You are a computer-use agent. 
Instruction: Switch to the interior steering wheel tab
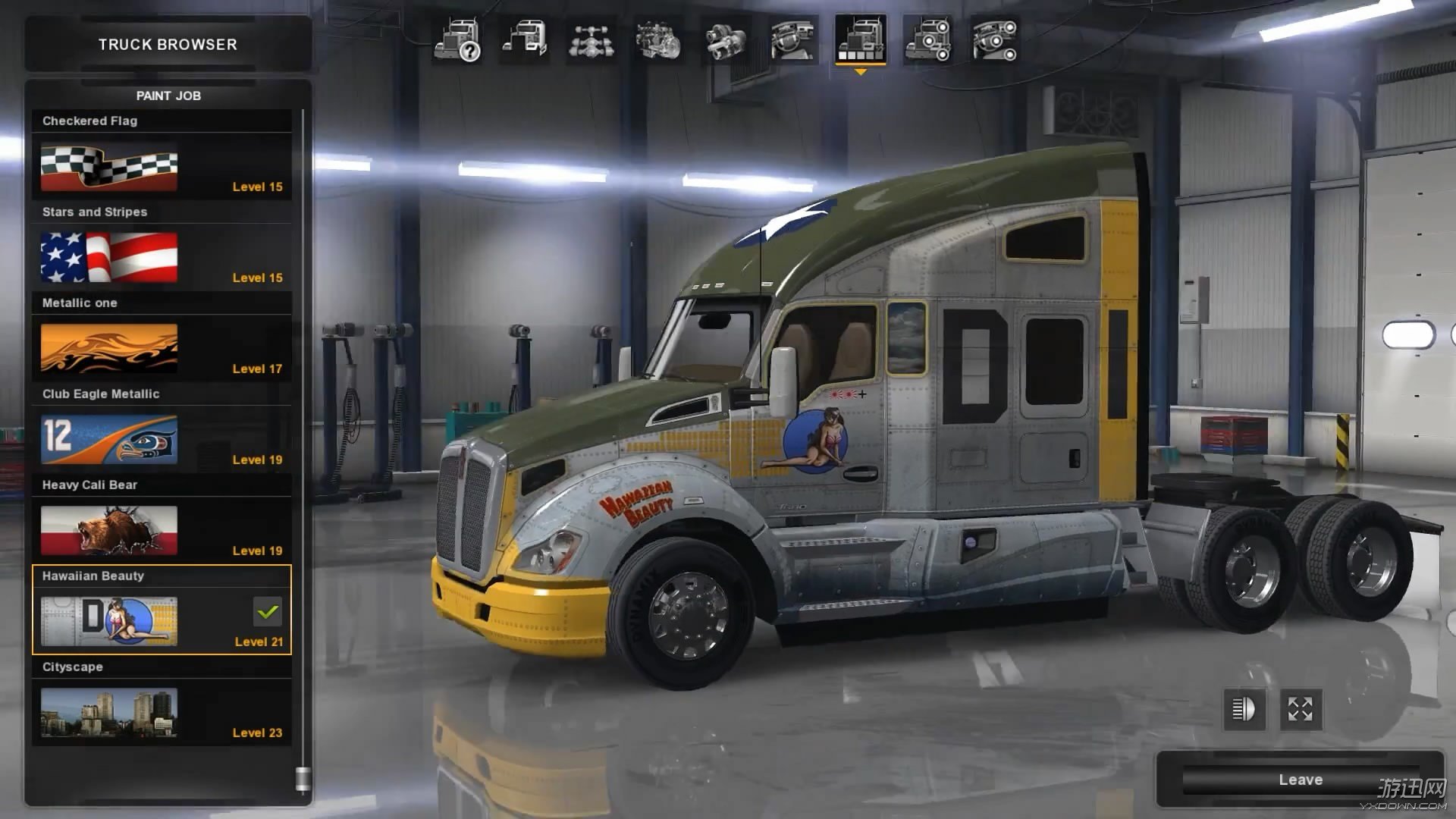point(792,40)
